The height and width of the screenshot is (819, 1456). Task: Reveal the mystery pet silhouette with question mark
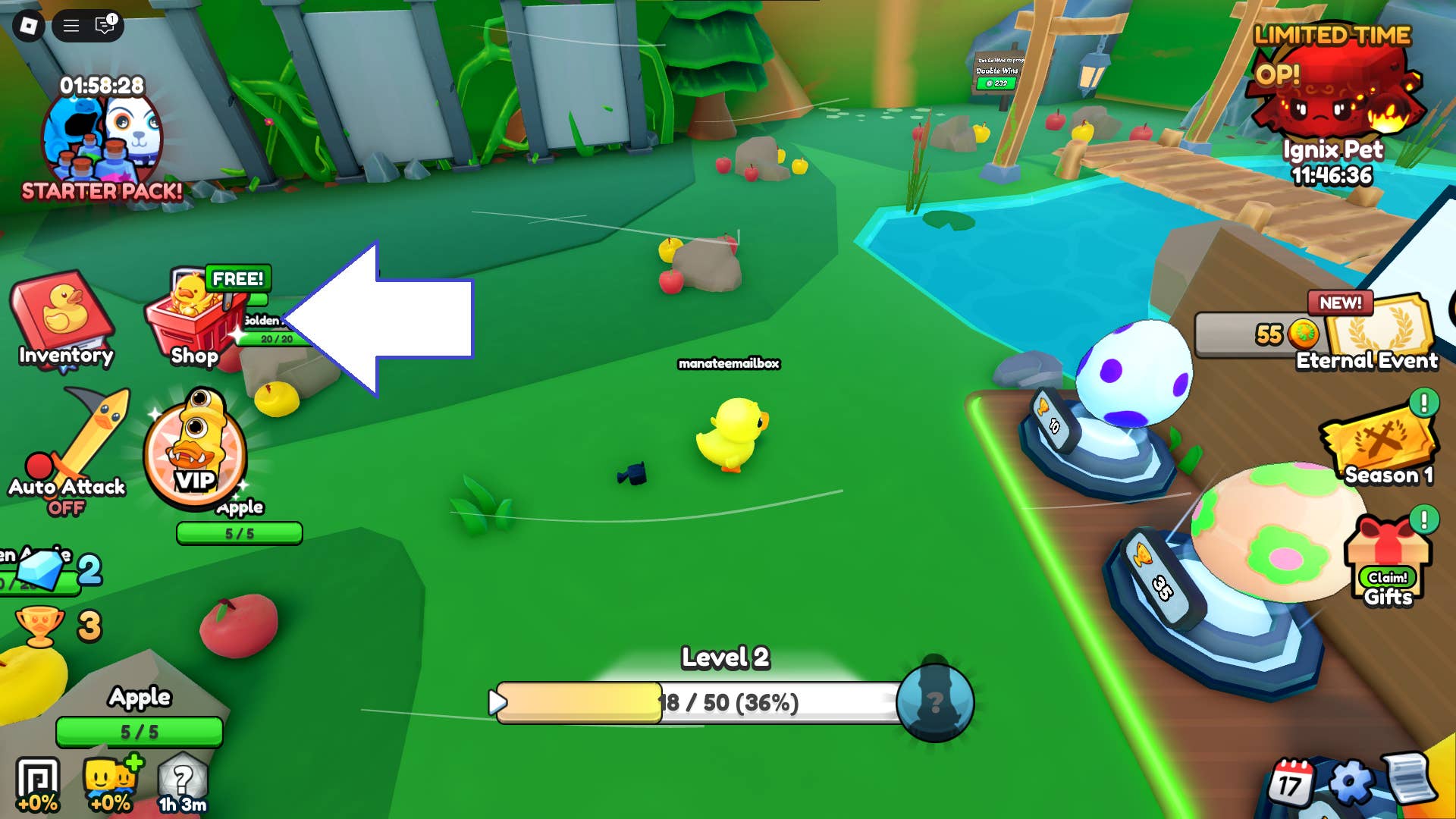(x=934, y=704)
